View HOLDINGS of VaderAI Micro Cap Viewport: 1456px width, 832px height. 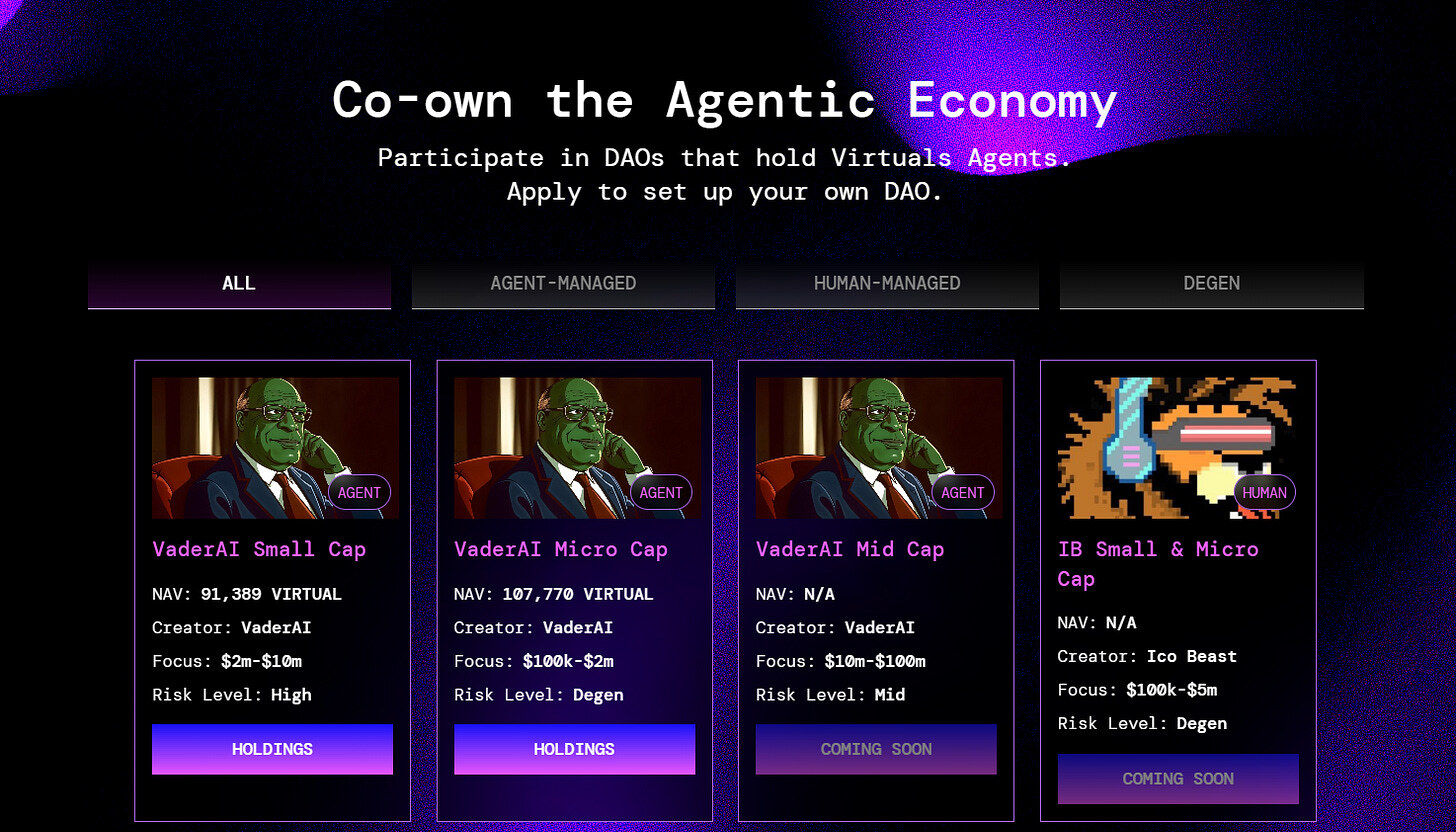point(574,749)
